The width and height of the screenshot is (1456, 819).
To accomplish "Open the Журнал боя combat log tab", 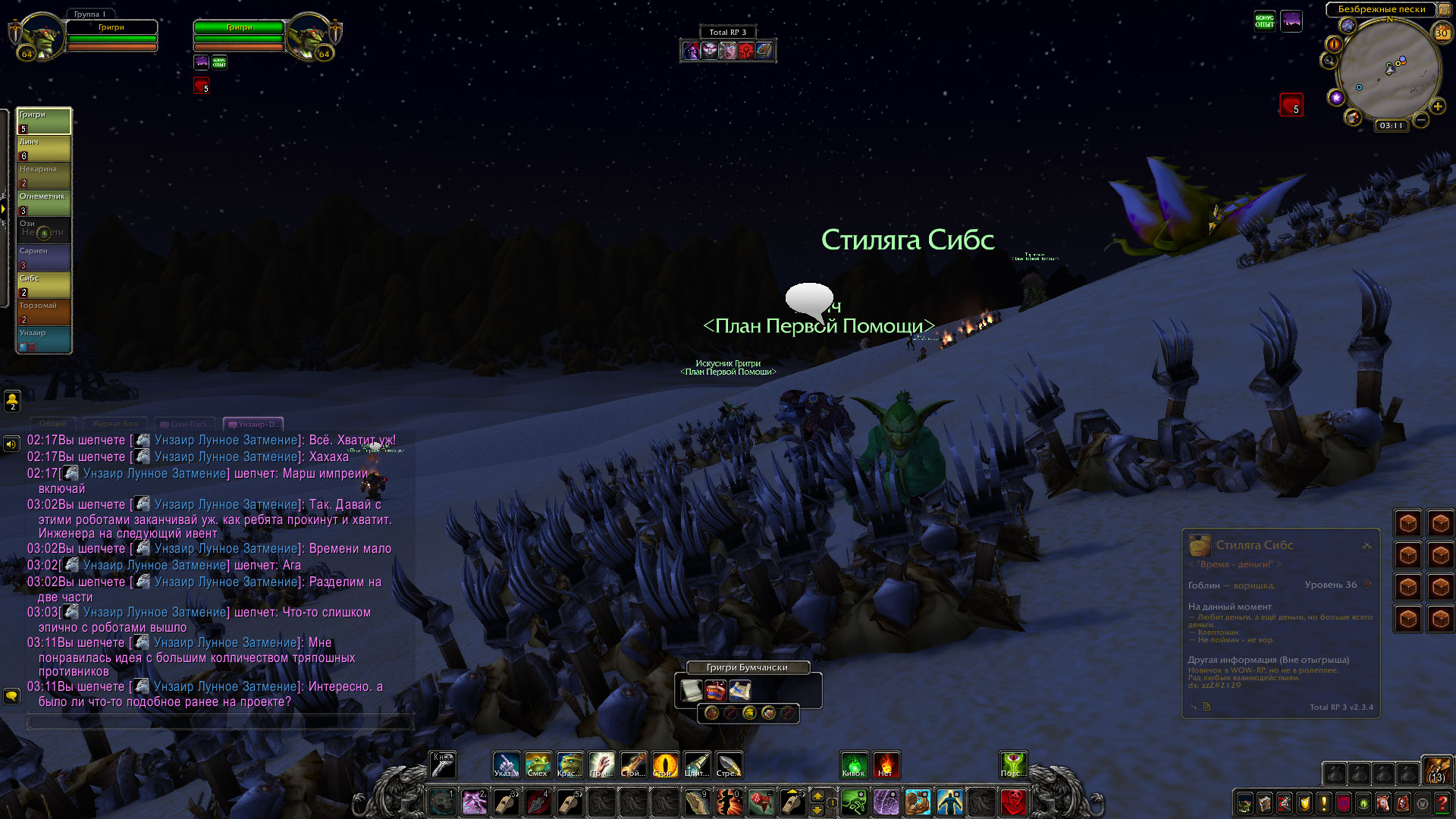I will 115,424.
